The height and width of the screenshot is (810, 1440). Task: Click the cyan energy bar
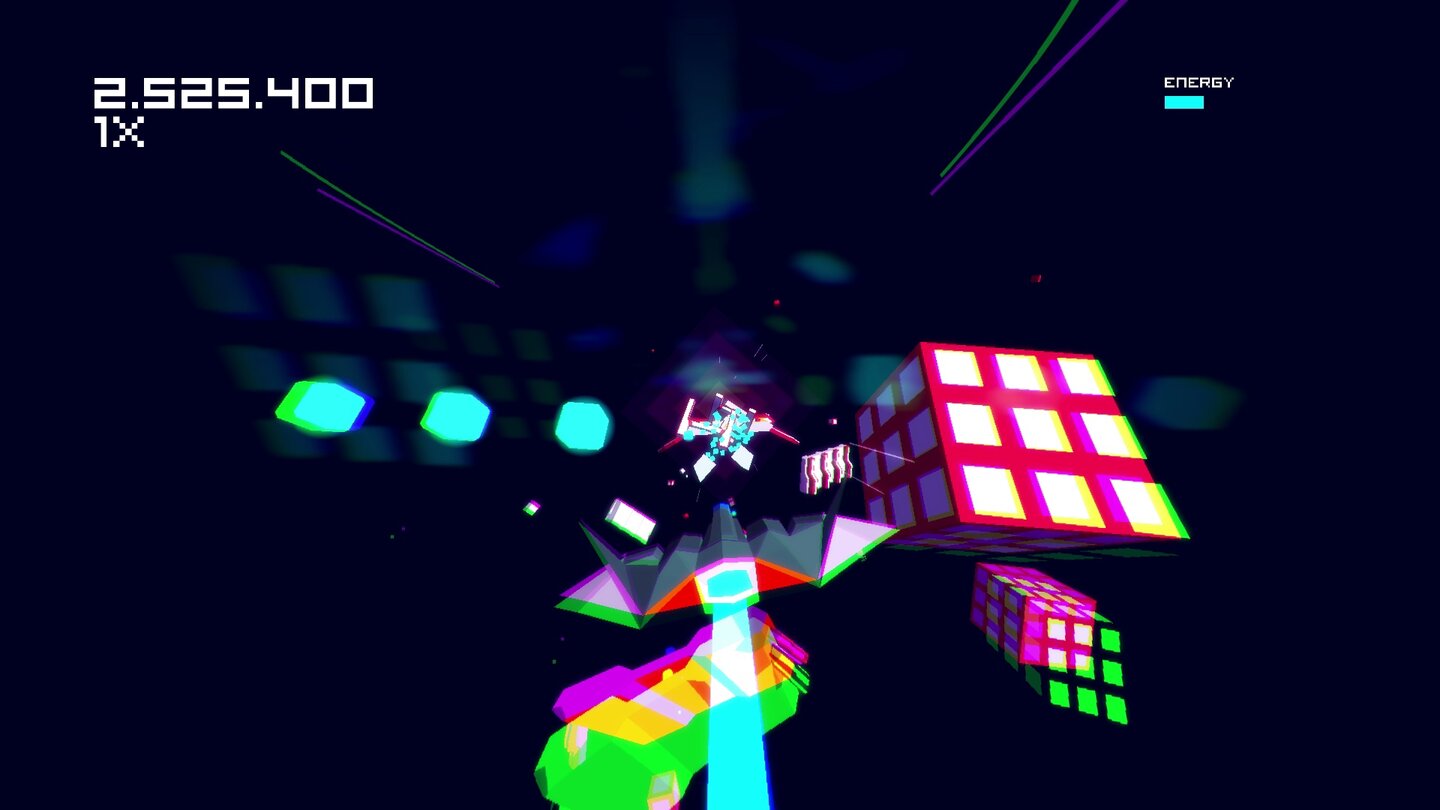click(1185, 103)
